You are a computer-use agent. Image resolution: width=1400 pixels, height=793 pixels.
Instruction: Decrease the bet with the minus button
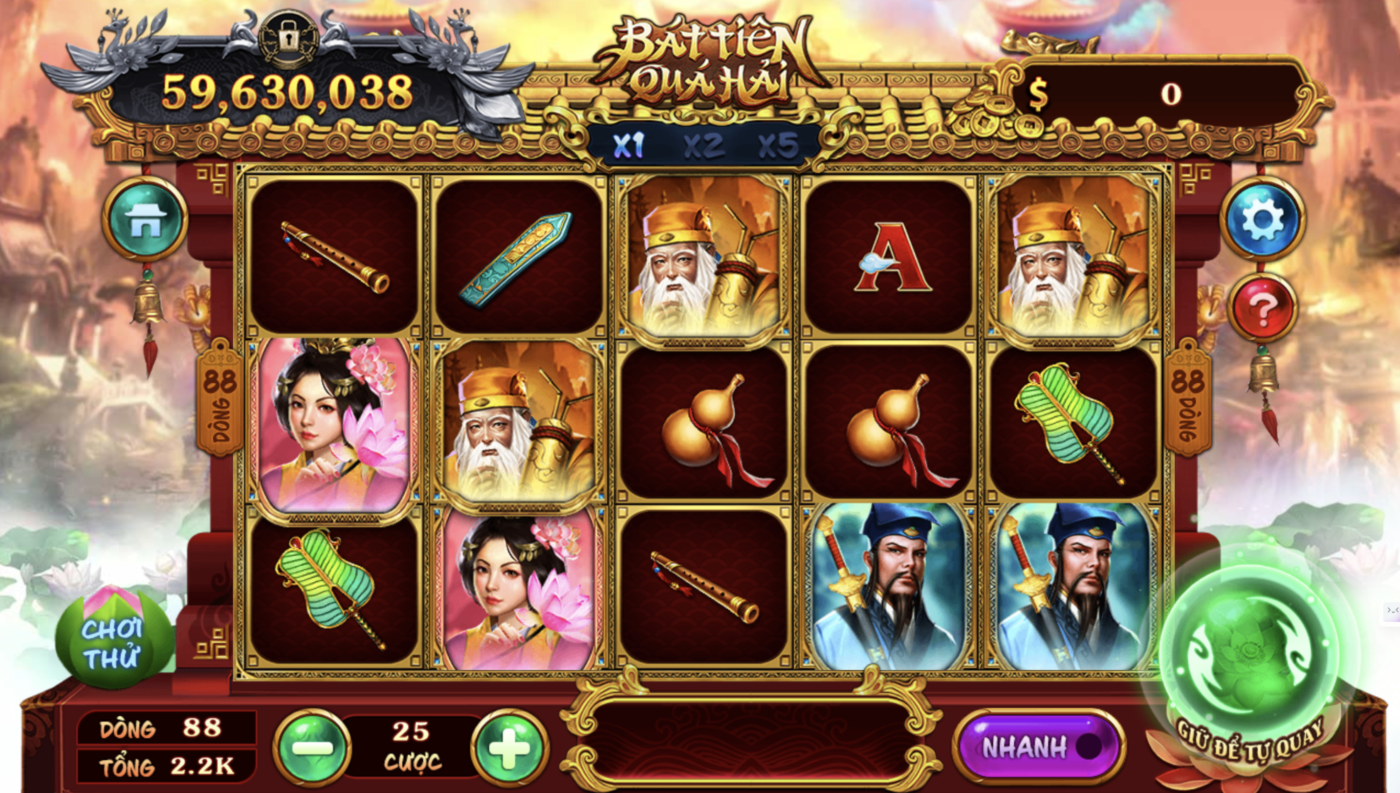tap(312, 747)
